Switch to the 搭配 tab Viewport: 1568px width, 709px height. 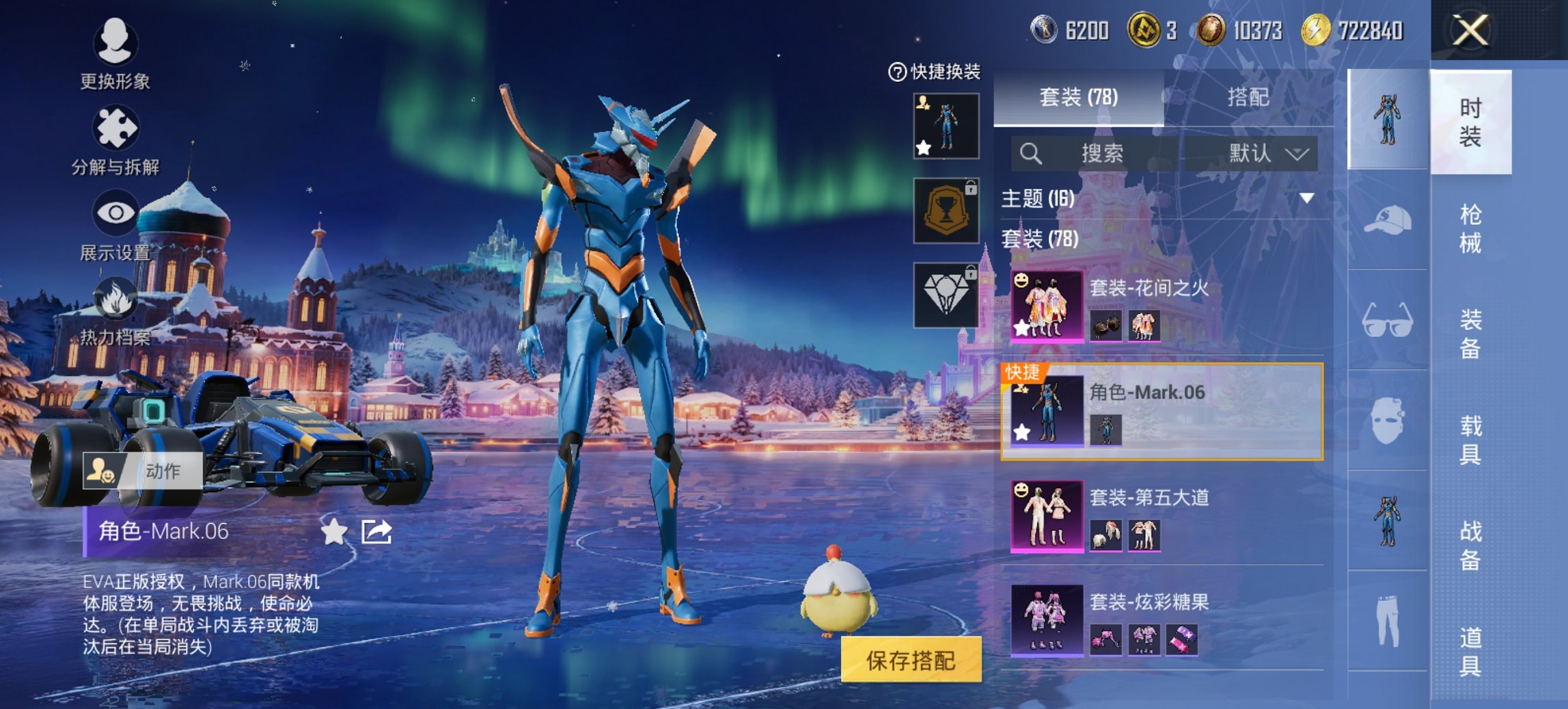(x=1248, y=98)
